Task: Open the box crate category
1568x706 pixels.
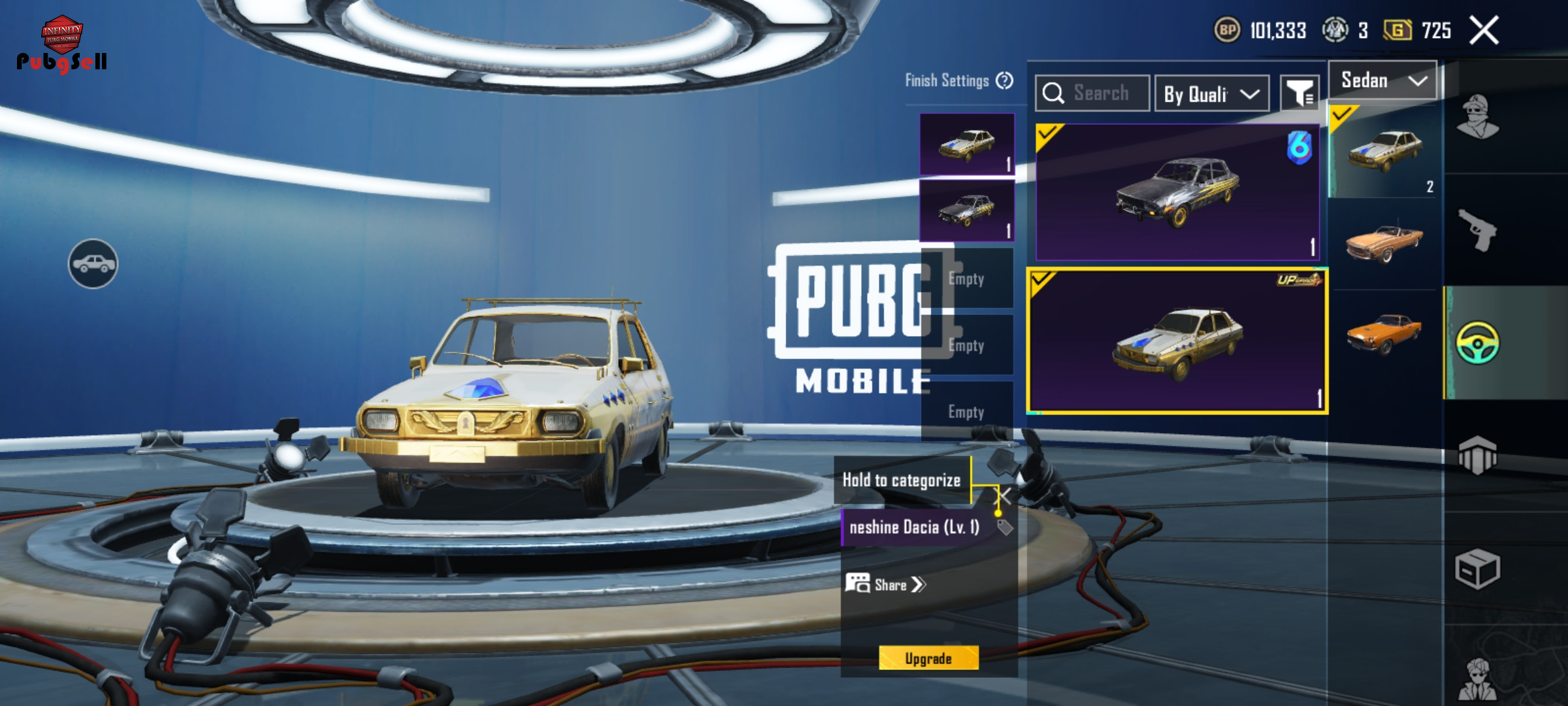Action: coord(1477,569)
